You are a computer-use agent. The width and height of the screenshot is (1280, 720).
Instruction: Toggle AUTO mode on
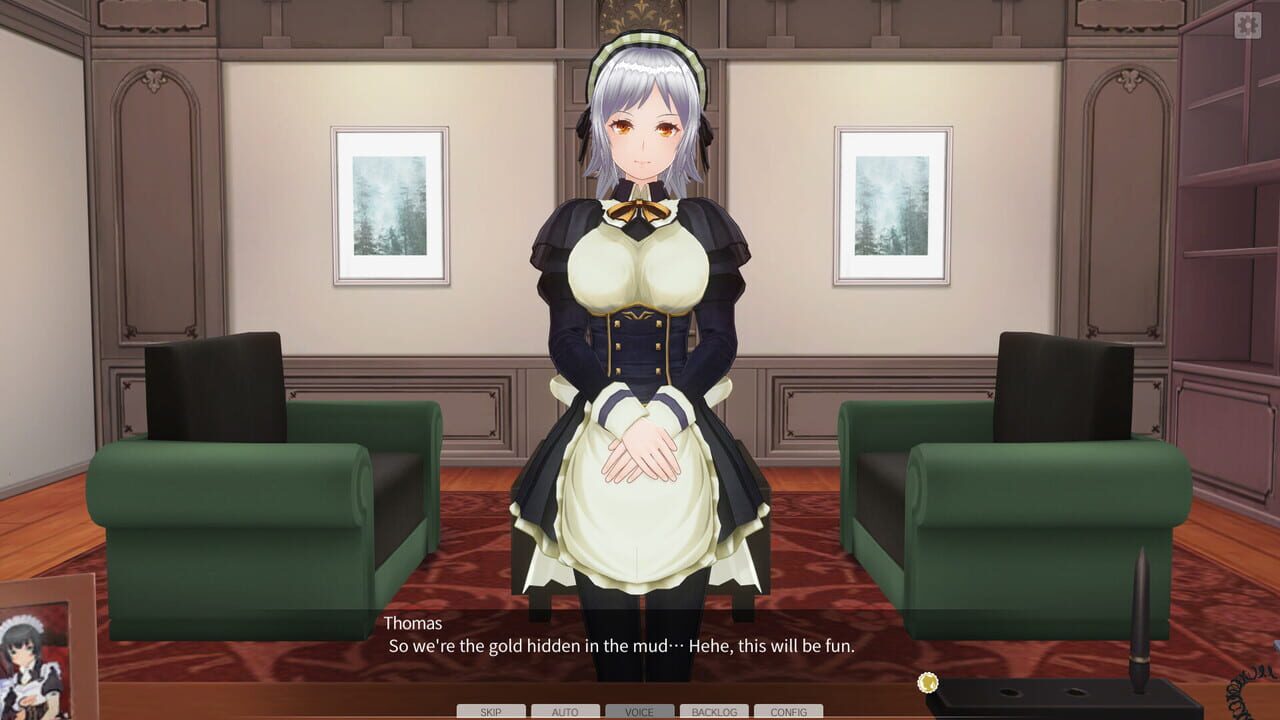click(x=564, y=712)
